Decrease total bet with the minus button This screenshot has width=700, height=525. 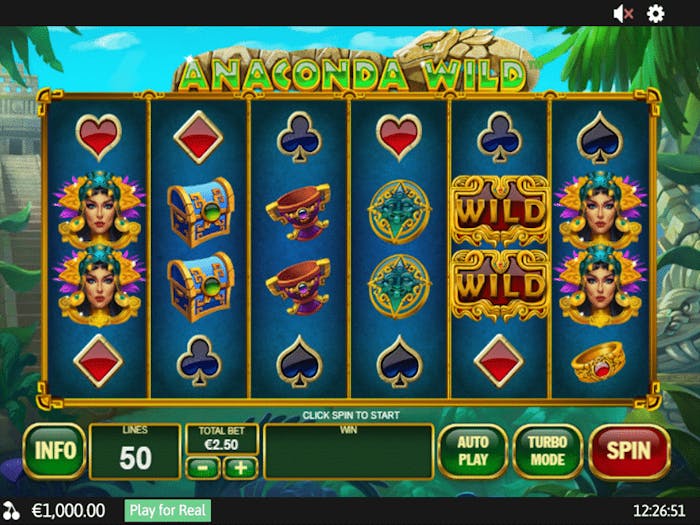(203, 467)
